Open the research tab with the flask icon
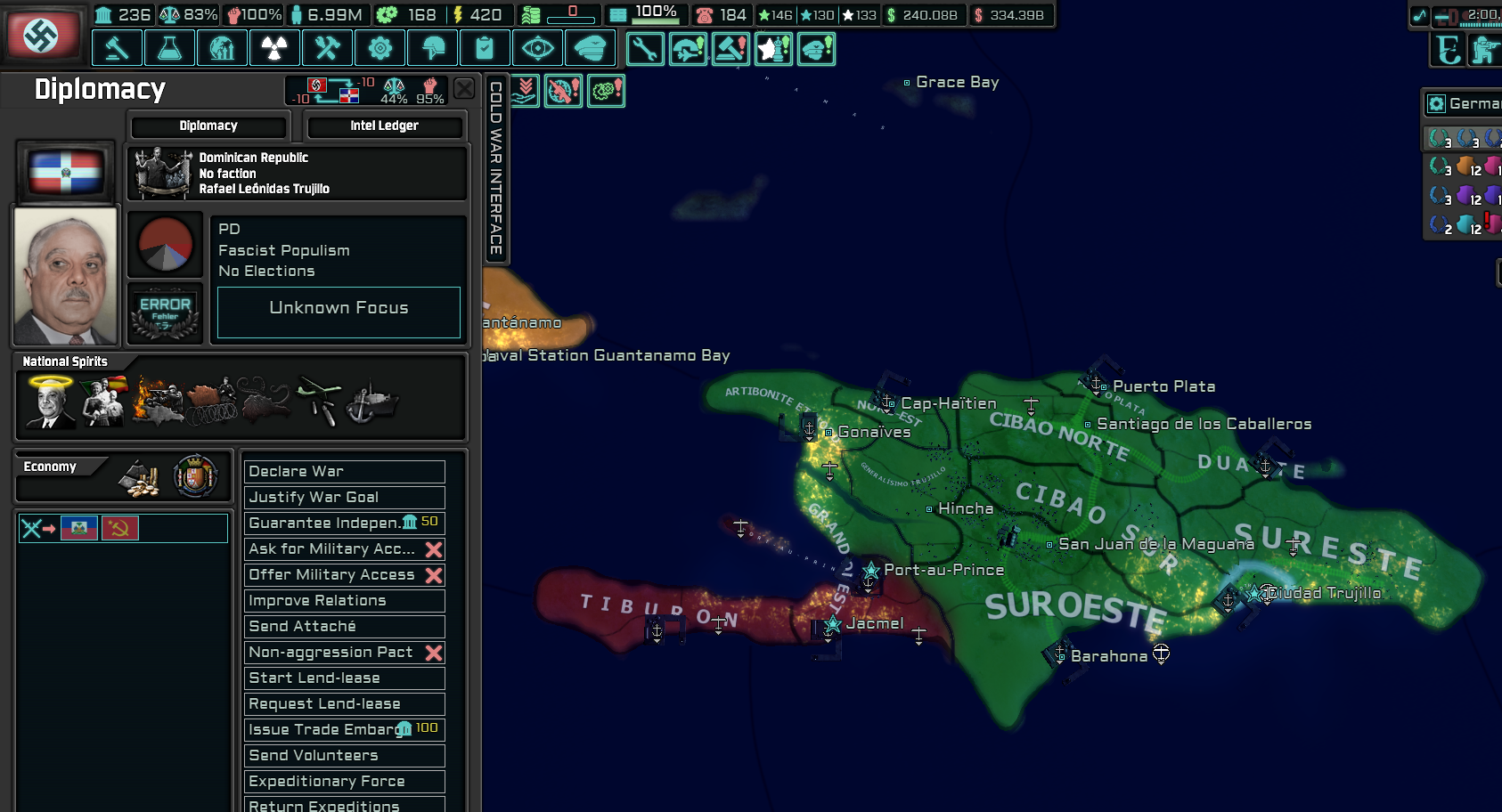Viewport: 1502px width, 812px height. 169,48
